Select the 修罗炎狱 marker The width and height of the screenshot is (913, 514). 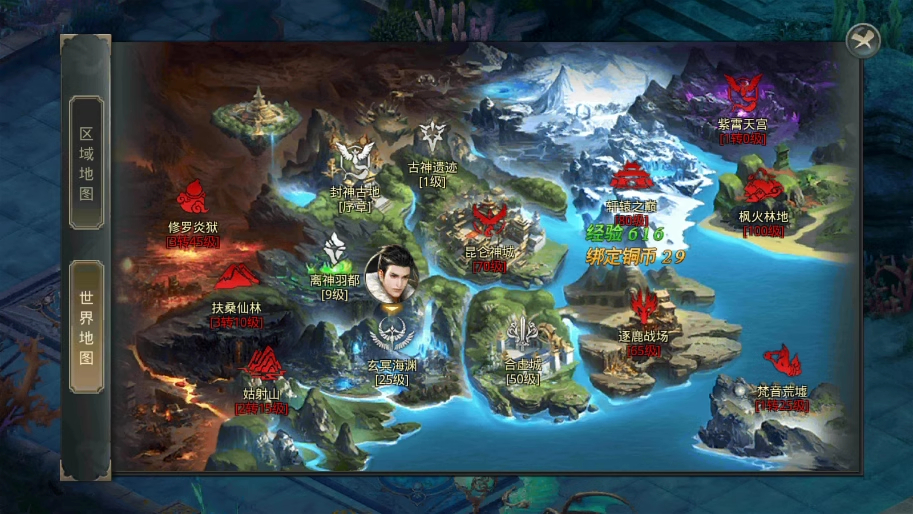192,199
